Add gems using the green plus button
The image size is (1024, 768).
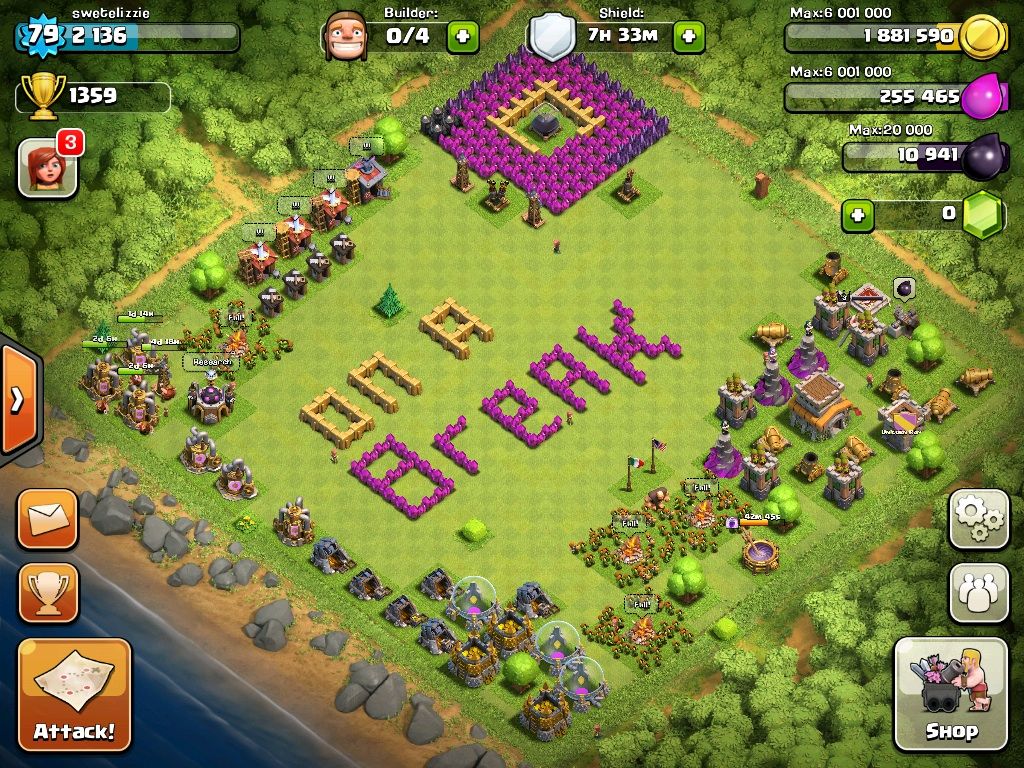(856, 214)
